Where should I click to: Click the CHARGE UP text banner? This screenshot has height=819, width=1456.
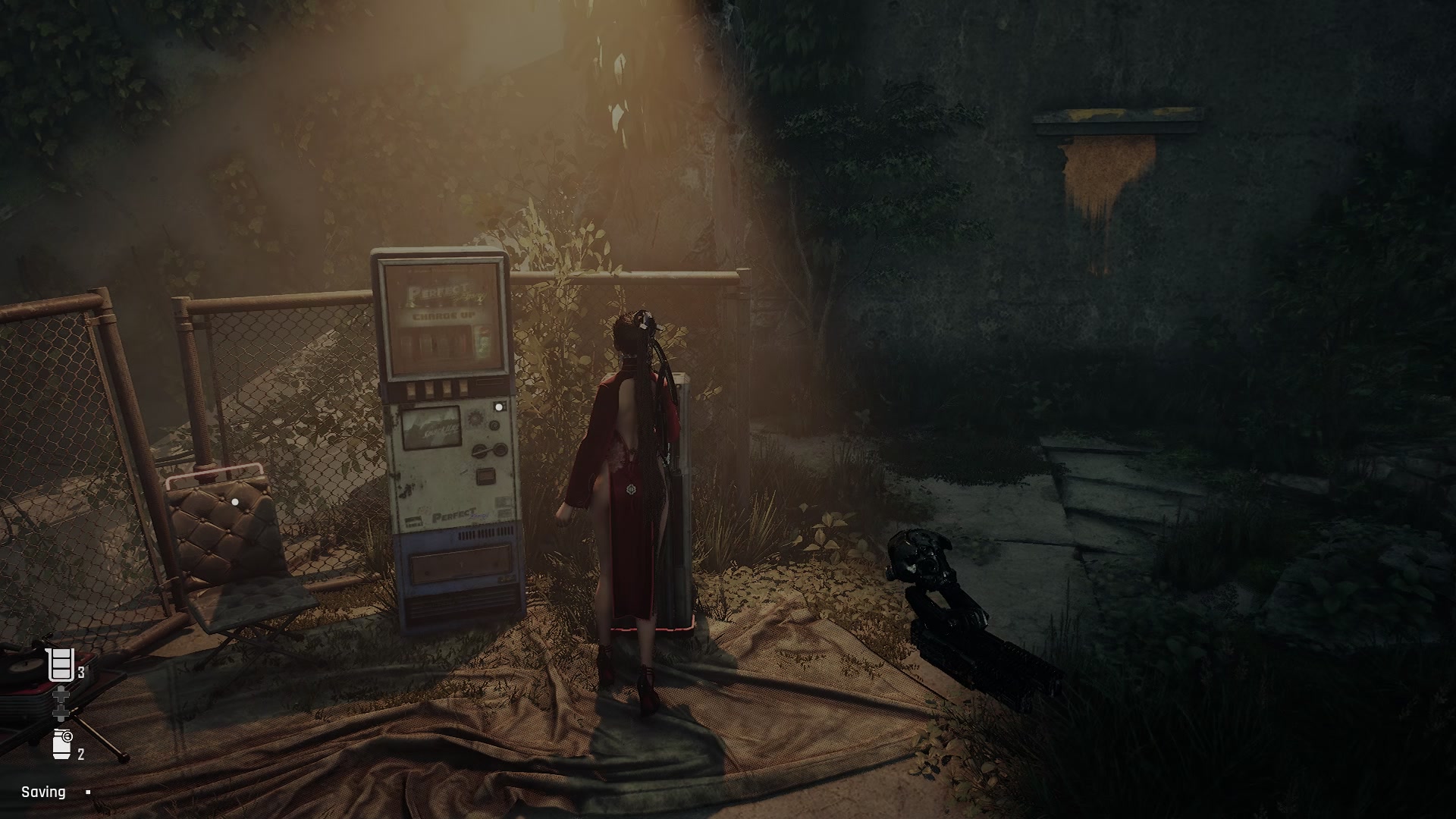[x=444, y=315]
